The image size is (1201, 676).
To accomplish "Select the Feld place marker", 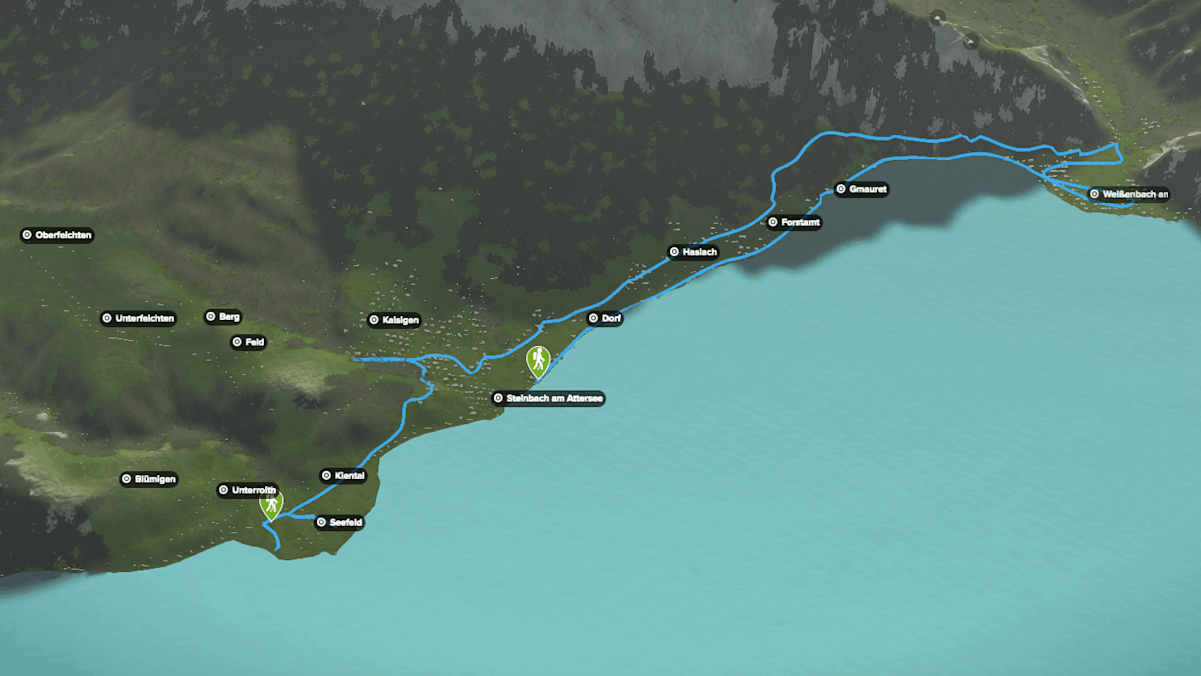I will (x=249, y=342).
